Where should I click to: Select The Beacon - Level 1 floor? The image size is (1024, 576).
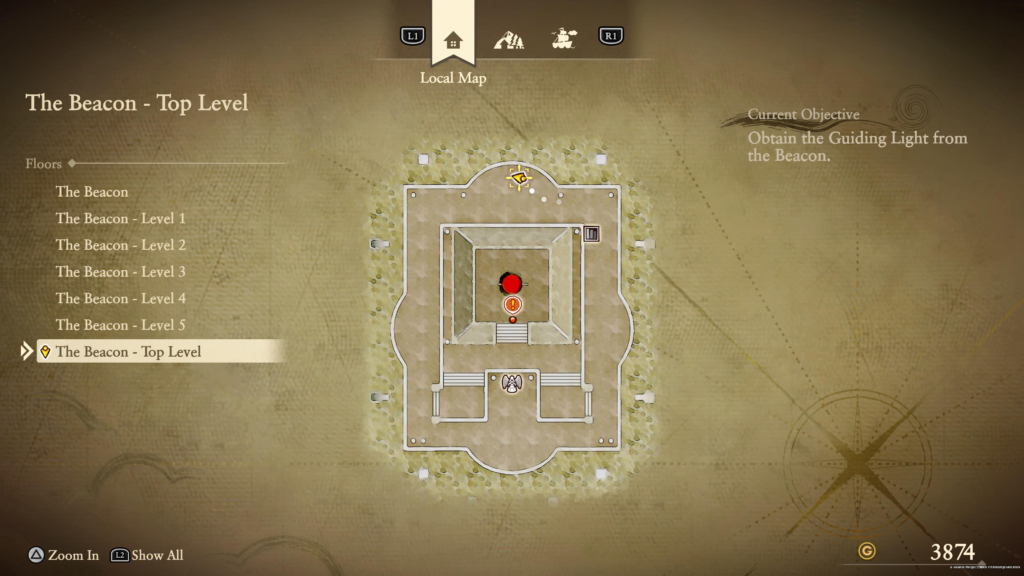(121, 218)
